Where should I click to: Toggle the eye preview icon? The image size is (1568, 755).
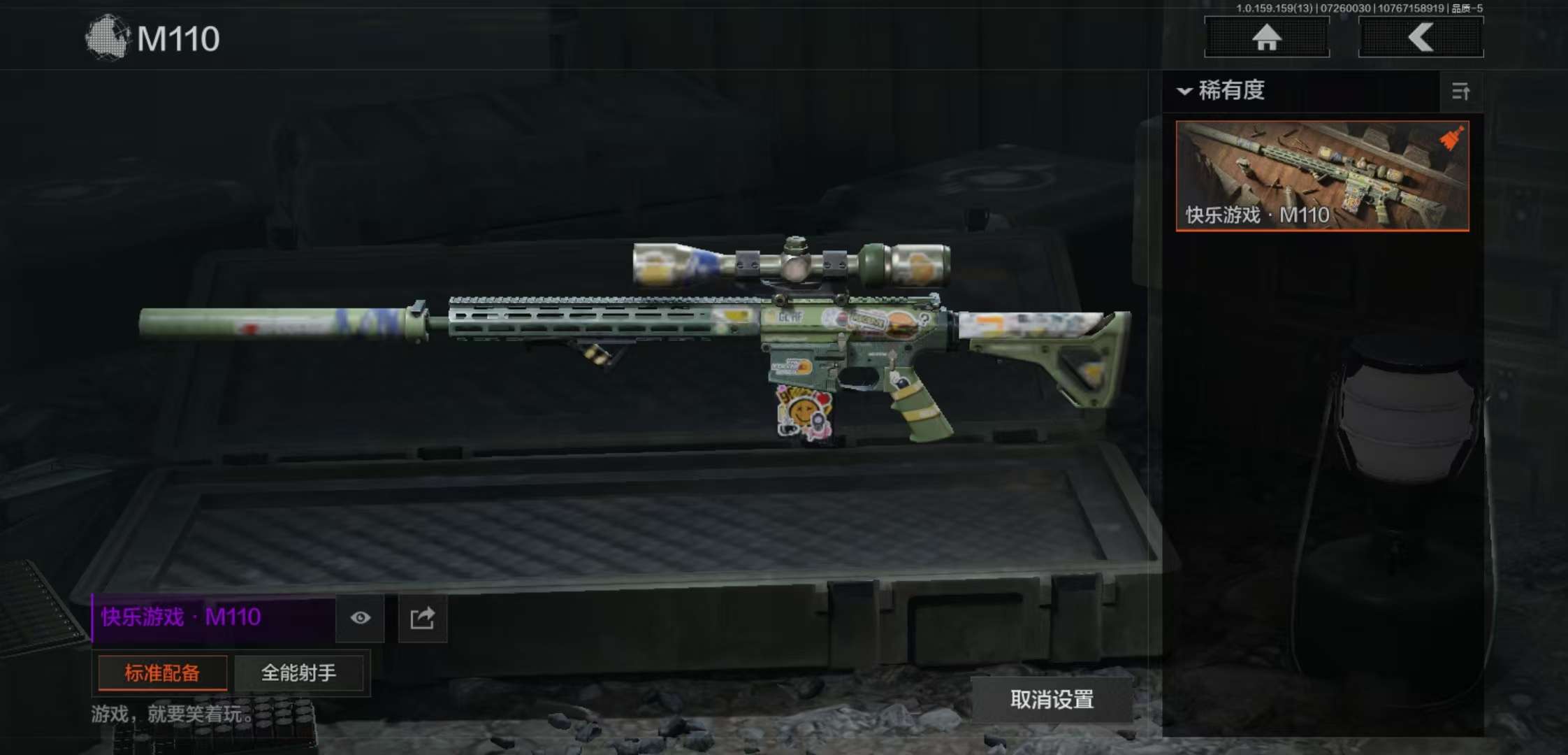pos(360,618)
